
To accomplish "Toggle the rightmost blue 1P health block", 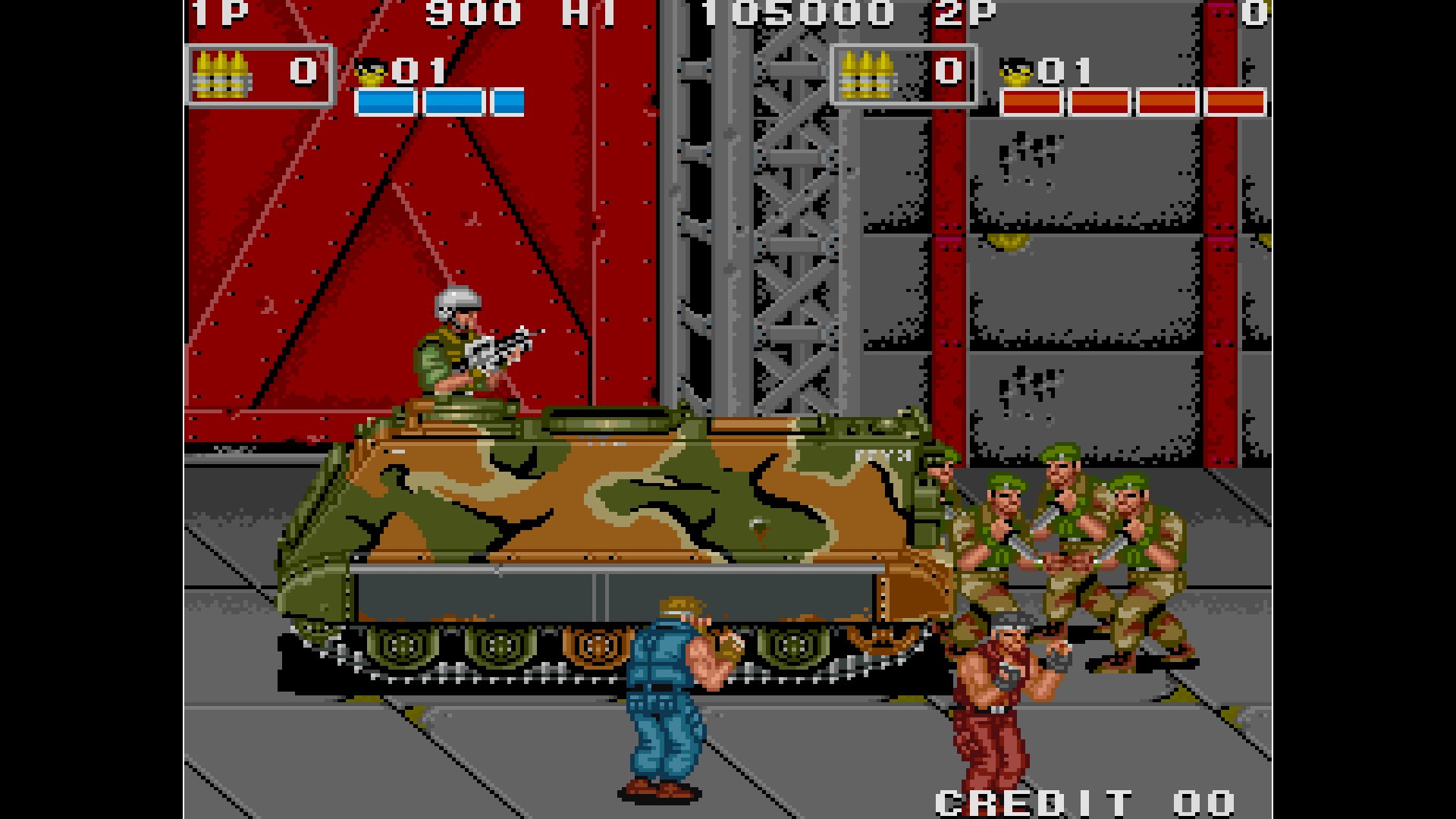I will (x=507, y=99).
